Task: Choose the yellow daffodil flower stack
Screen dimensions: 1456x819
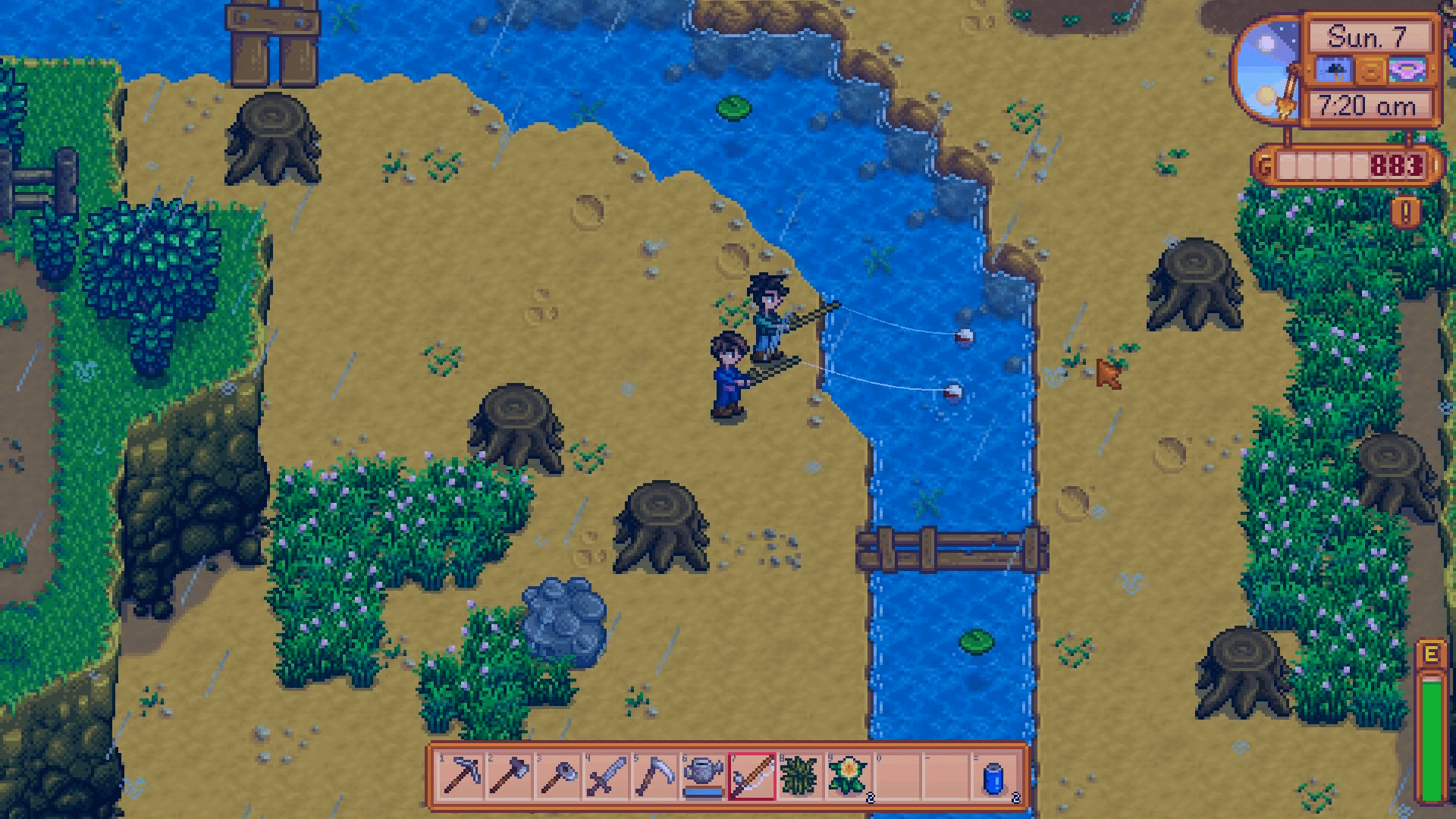Action: click(x=849, y=776)
